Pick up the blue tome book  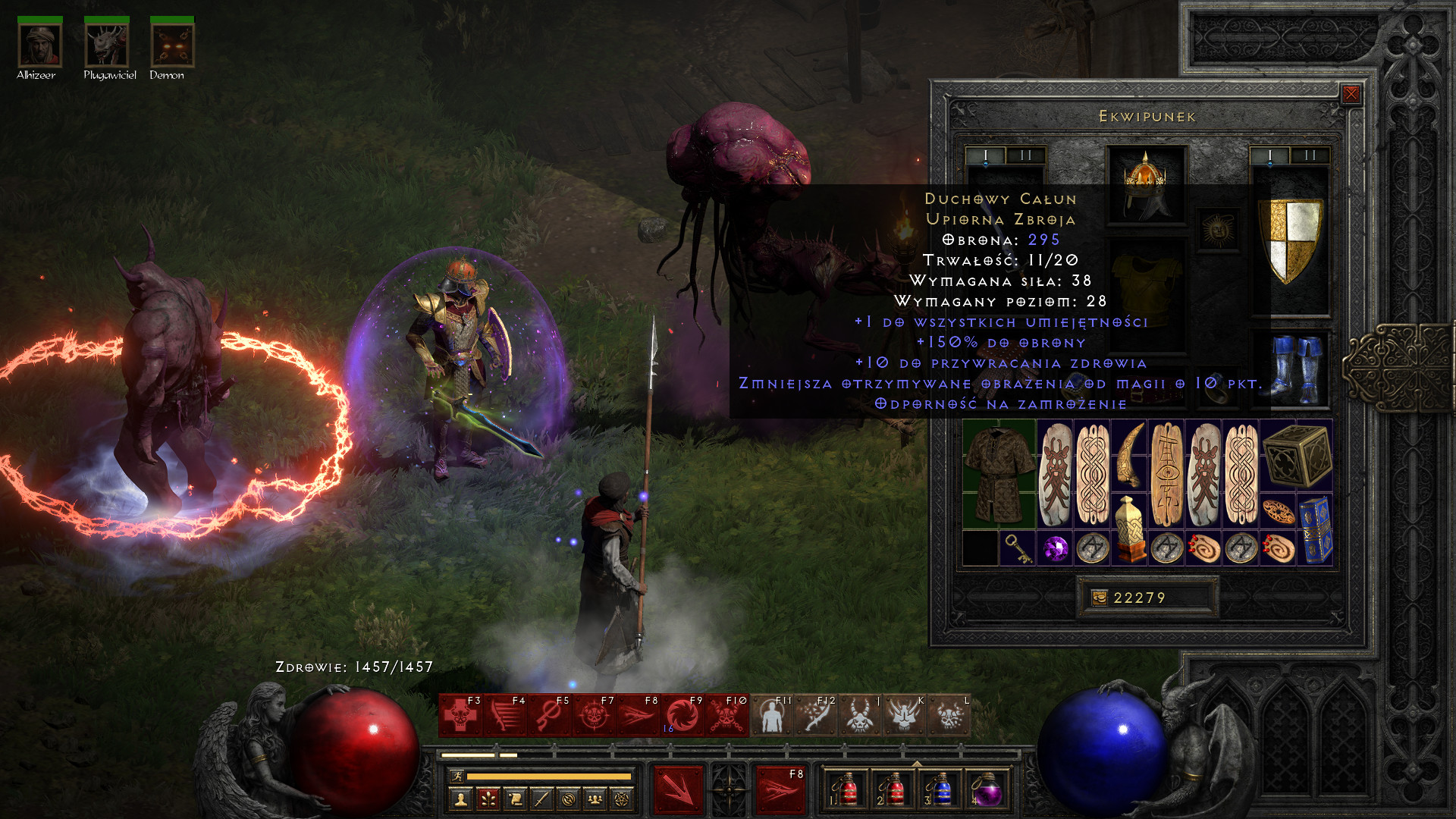tap(1315, 529)
